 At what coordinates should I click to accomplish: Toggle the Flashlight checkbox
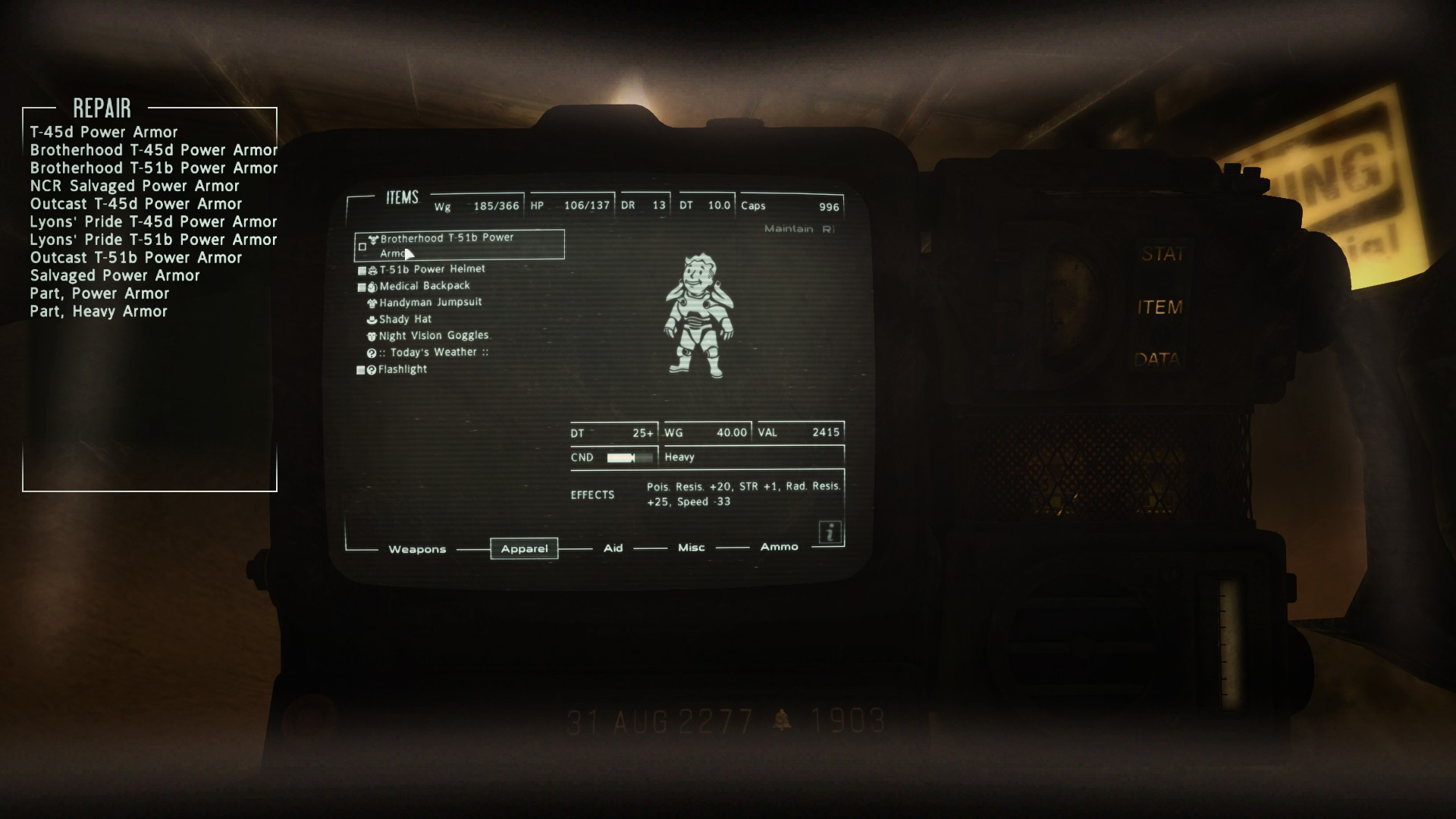362,369
